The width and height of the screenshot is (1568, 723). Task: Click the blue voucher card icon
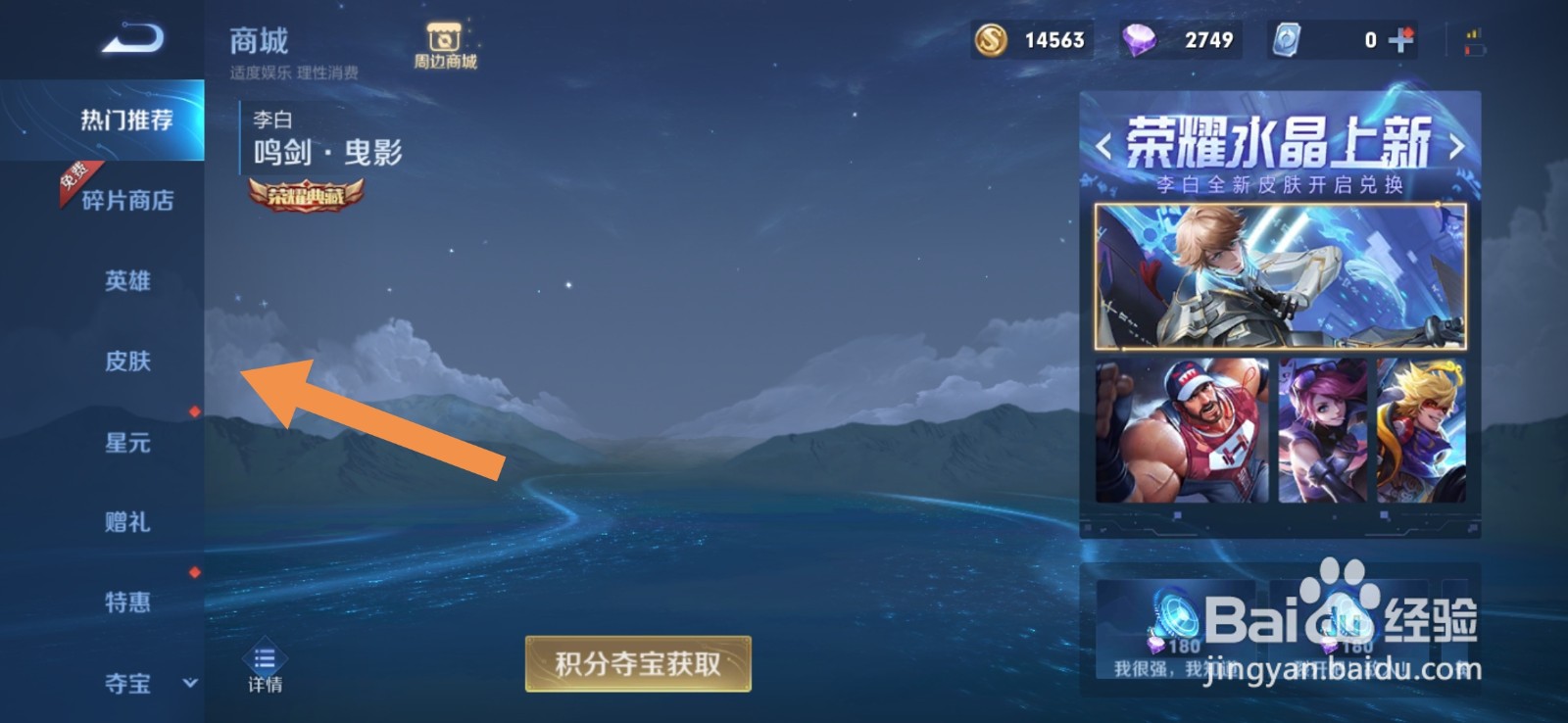coord(1286,40)
